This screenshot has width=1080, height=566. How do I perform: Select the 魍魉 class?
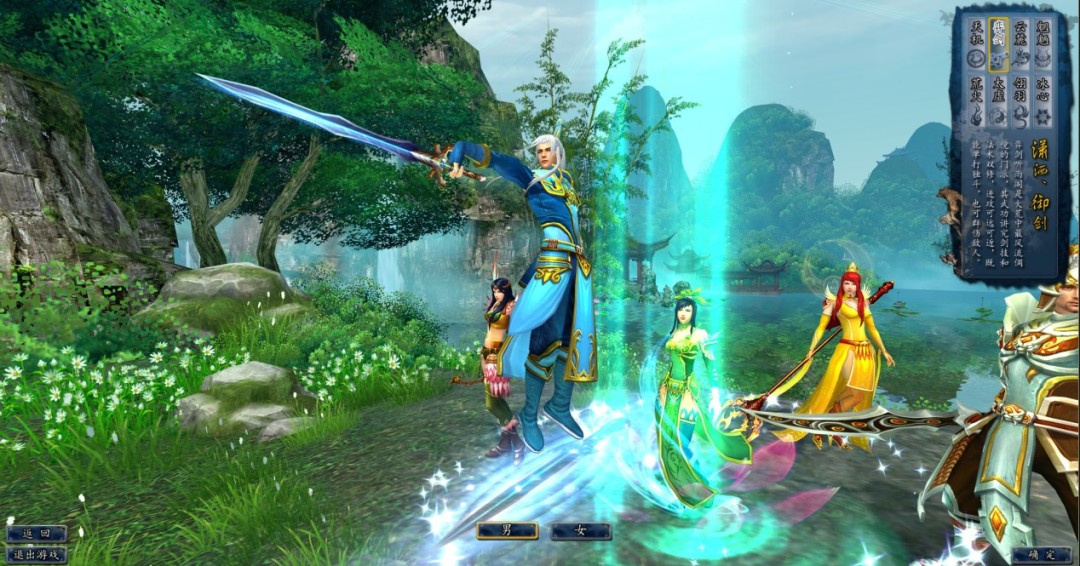(1043, 44)
